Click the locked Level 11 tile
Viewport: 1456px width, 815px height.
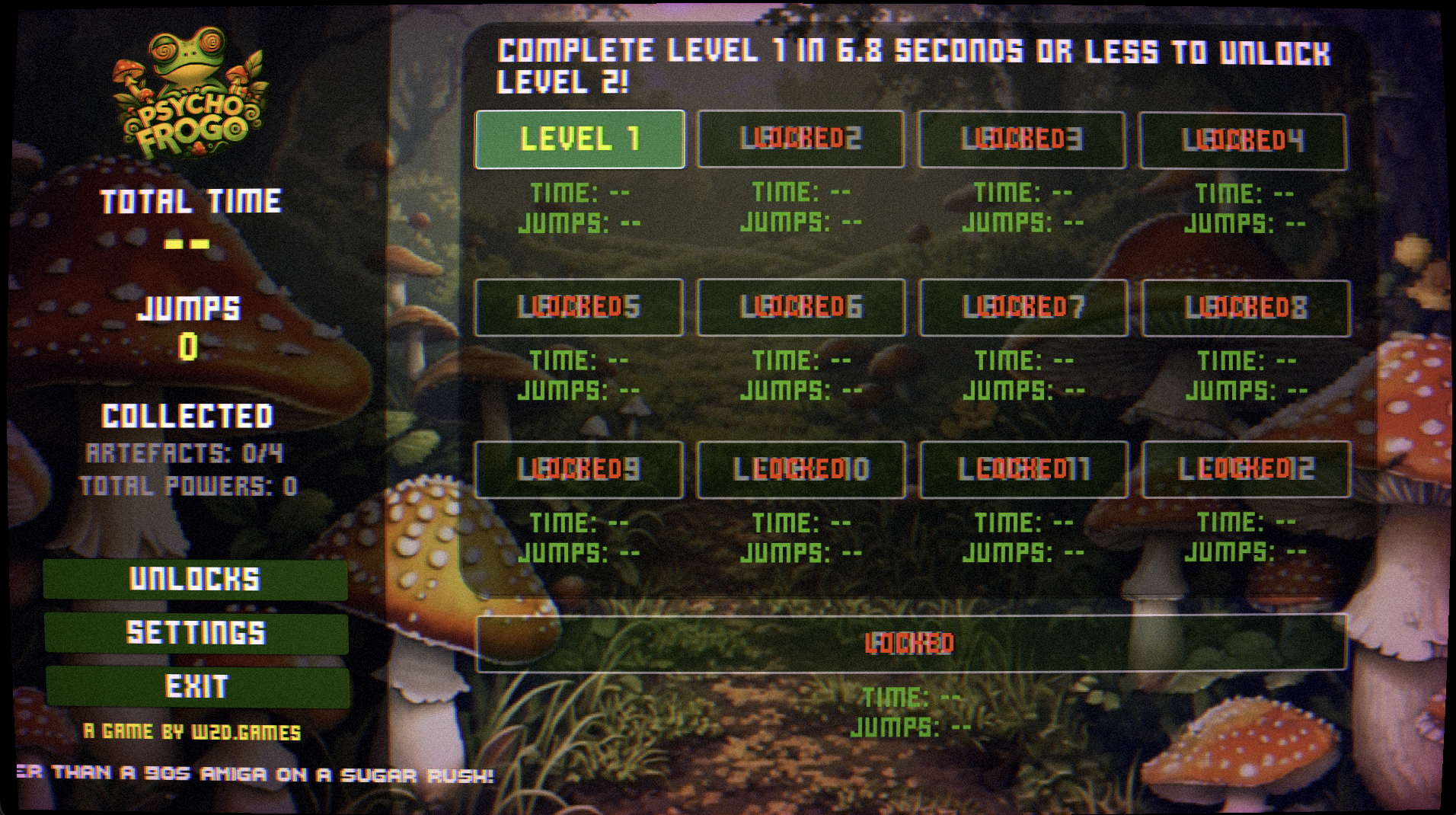click(x=1023, y=470)
